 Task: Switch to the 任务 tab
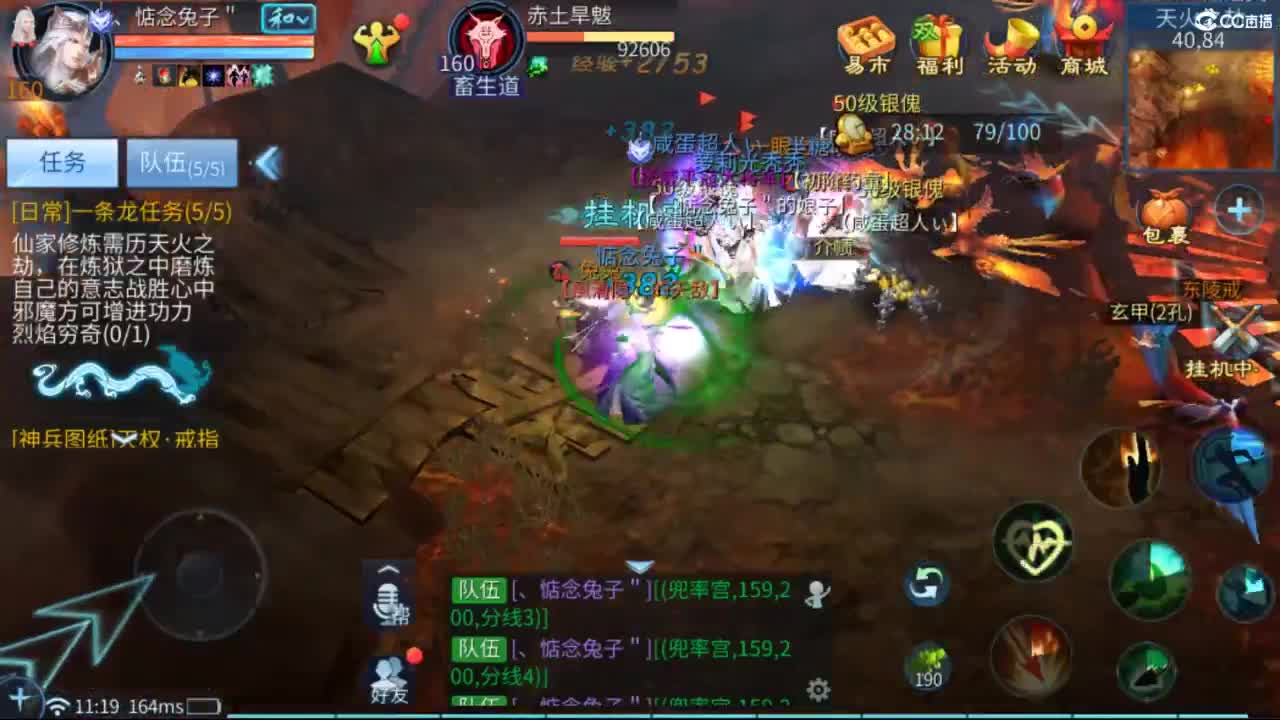[64, 162]
